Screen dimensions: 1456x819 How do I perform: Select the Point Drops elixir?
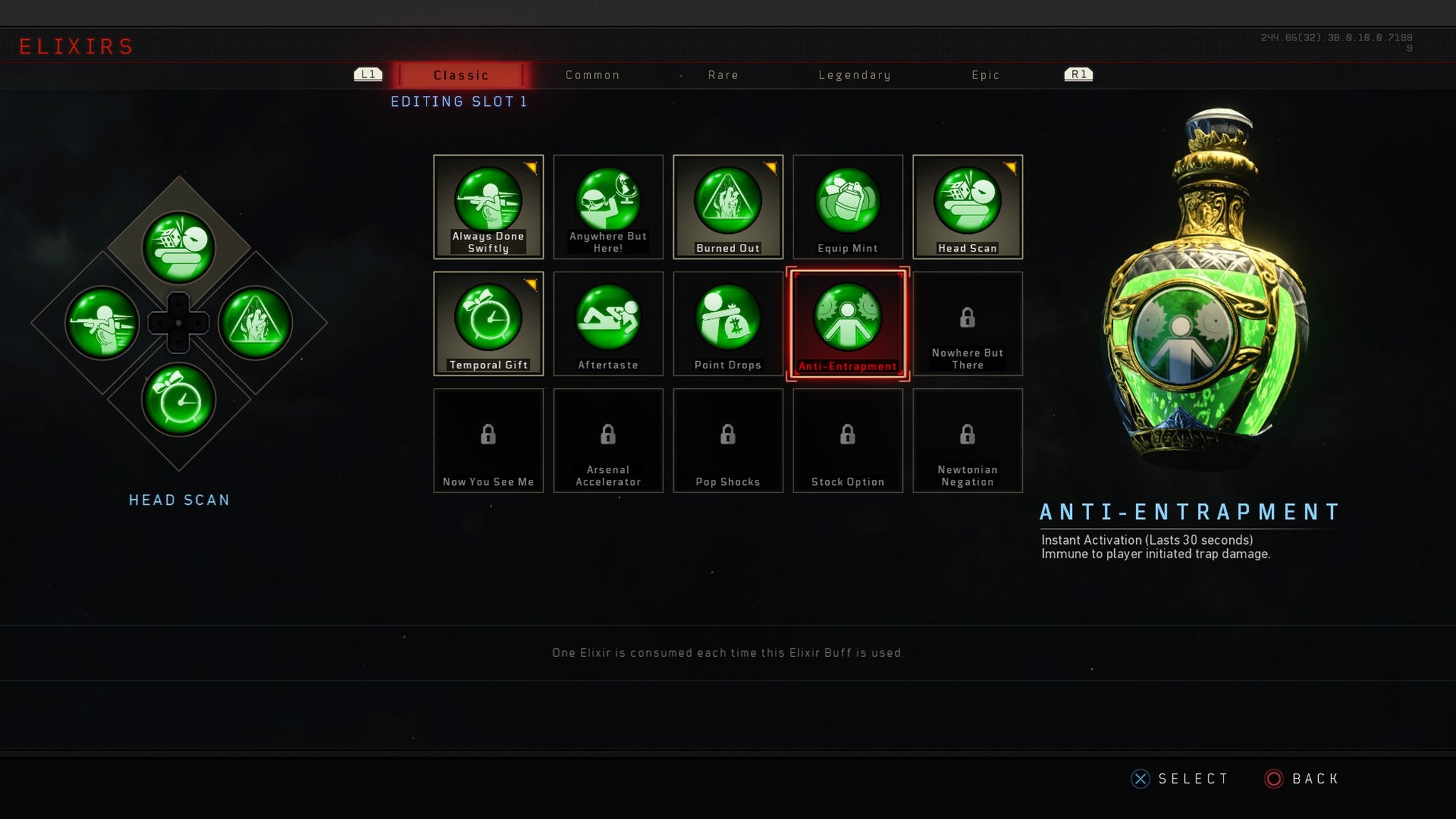tap(727, 323)
